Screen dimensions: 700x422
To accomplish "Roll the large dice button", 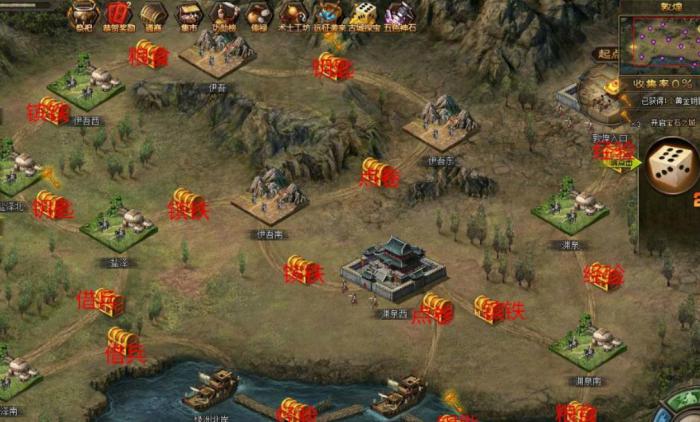I will click(671, 167).
